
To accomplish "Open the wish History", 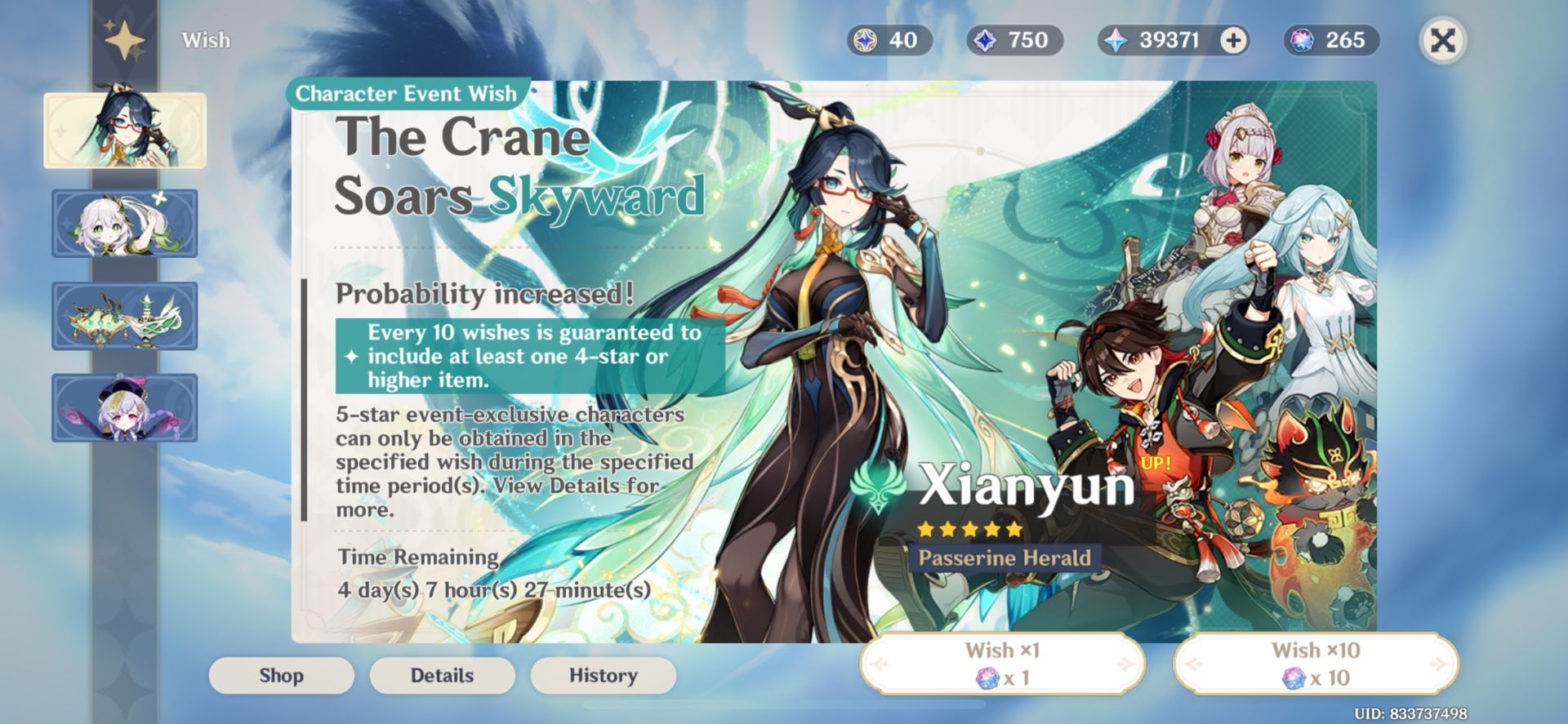I will 603,675.
